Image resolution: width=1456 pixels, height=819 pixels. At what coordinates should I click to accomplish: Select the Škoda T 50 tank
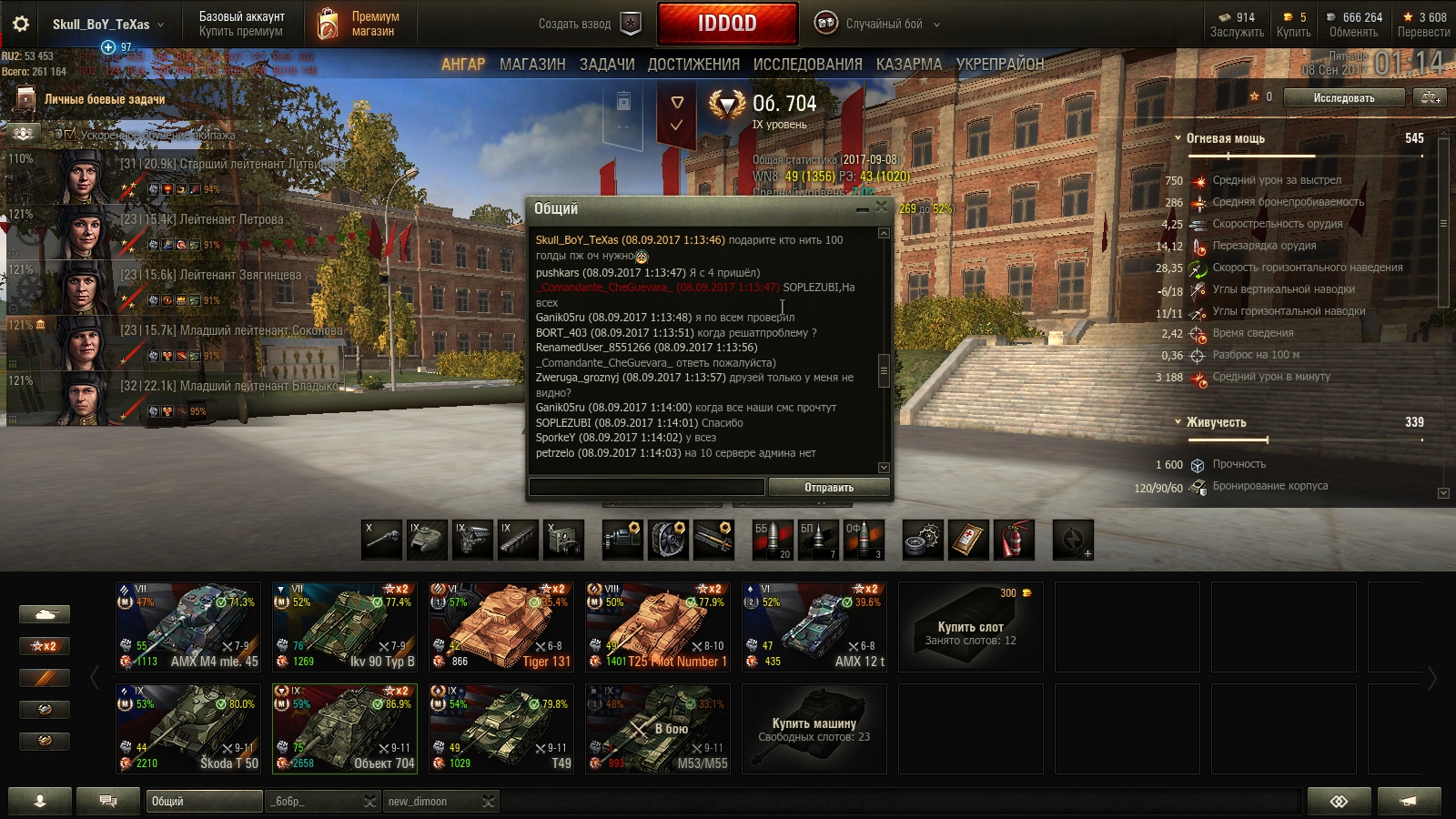coord(188,729)
